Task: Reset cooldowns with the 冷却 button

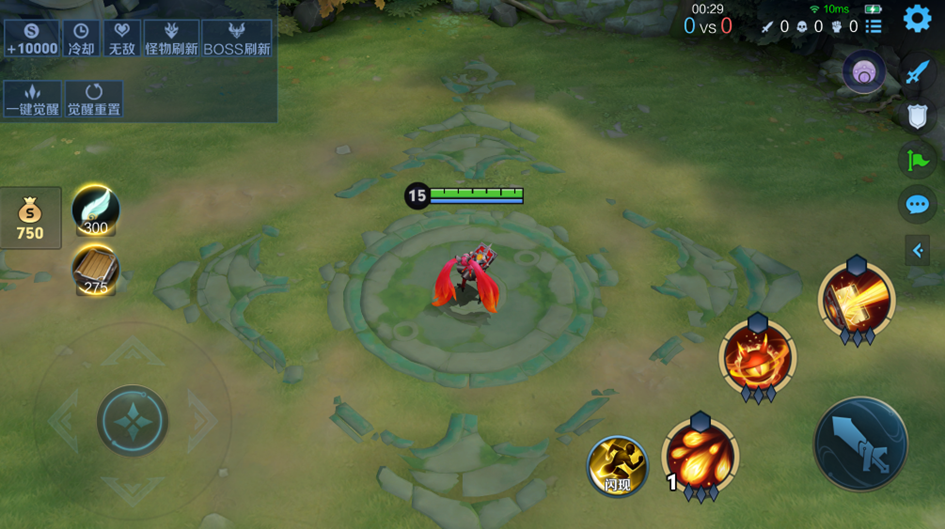Action: (81, 39)
